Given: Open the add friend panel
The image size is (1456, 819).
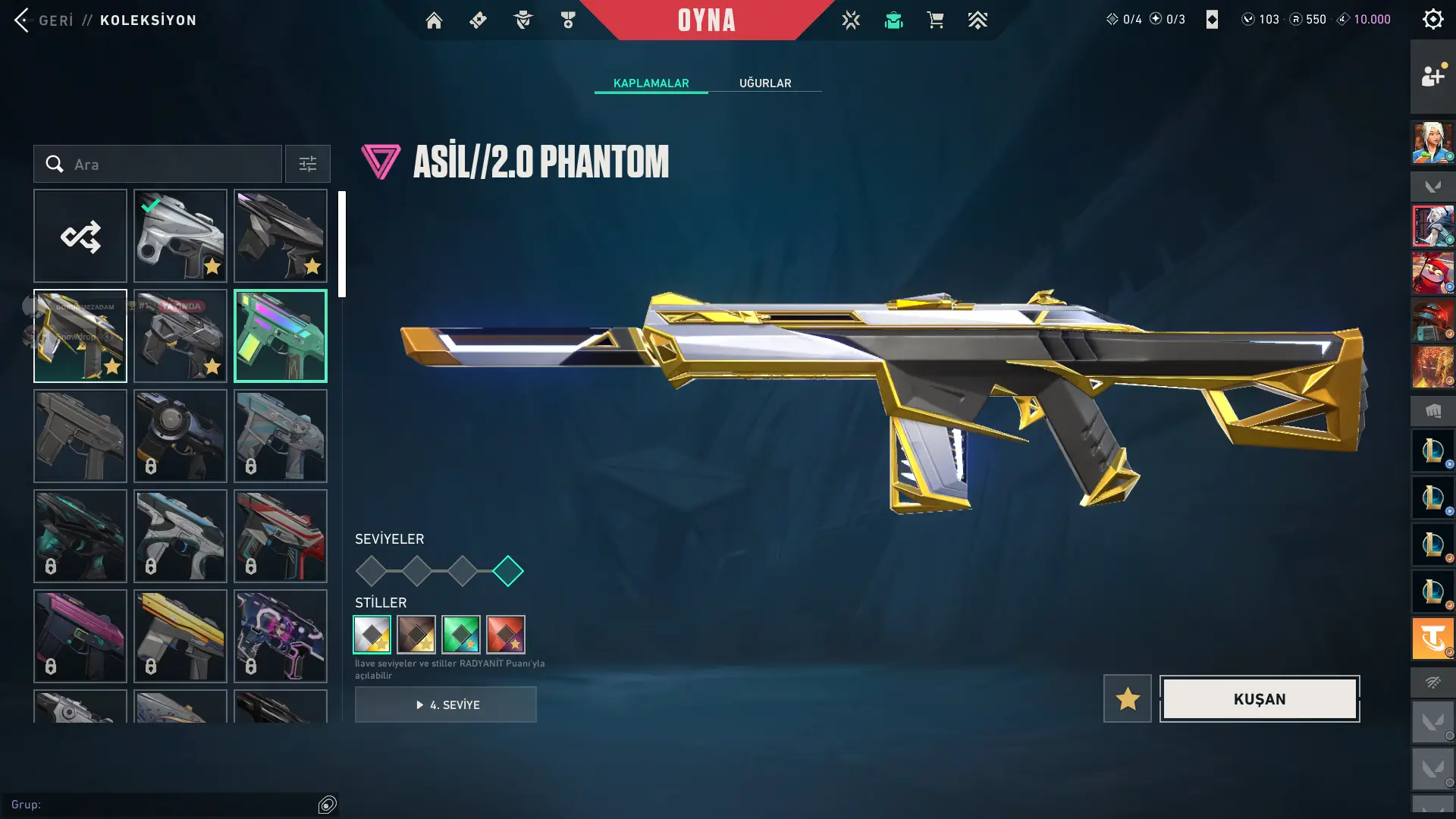Looking at the screenshot, I should coord(1432,77).
